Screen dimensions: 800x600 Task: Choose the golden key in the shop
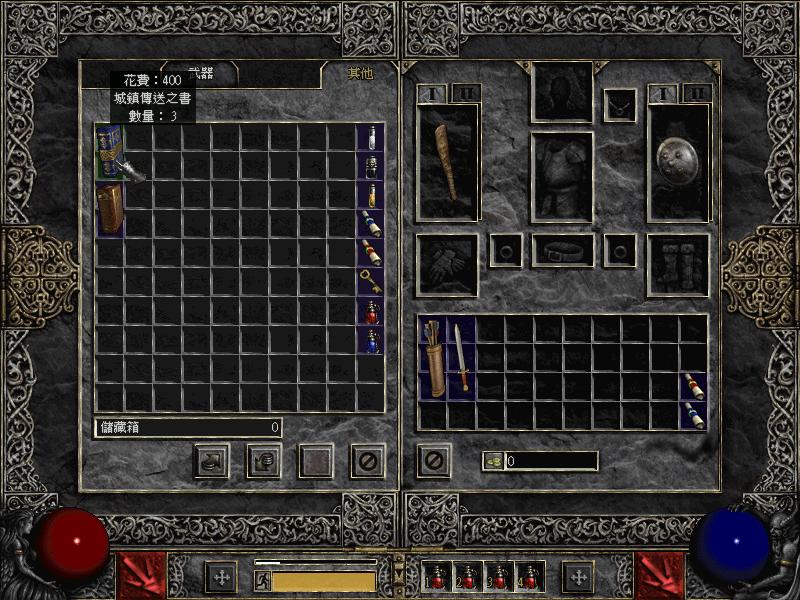tap(370, 281)
